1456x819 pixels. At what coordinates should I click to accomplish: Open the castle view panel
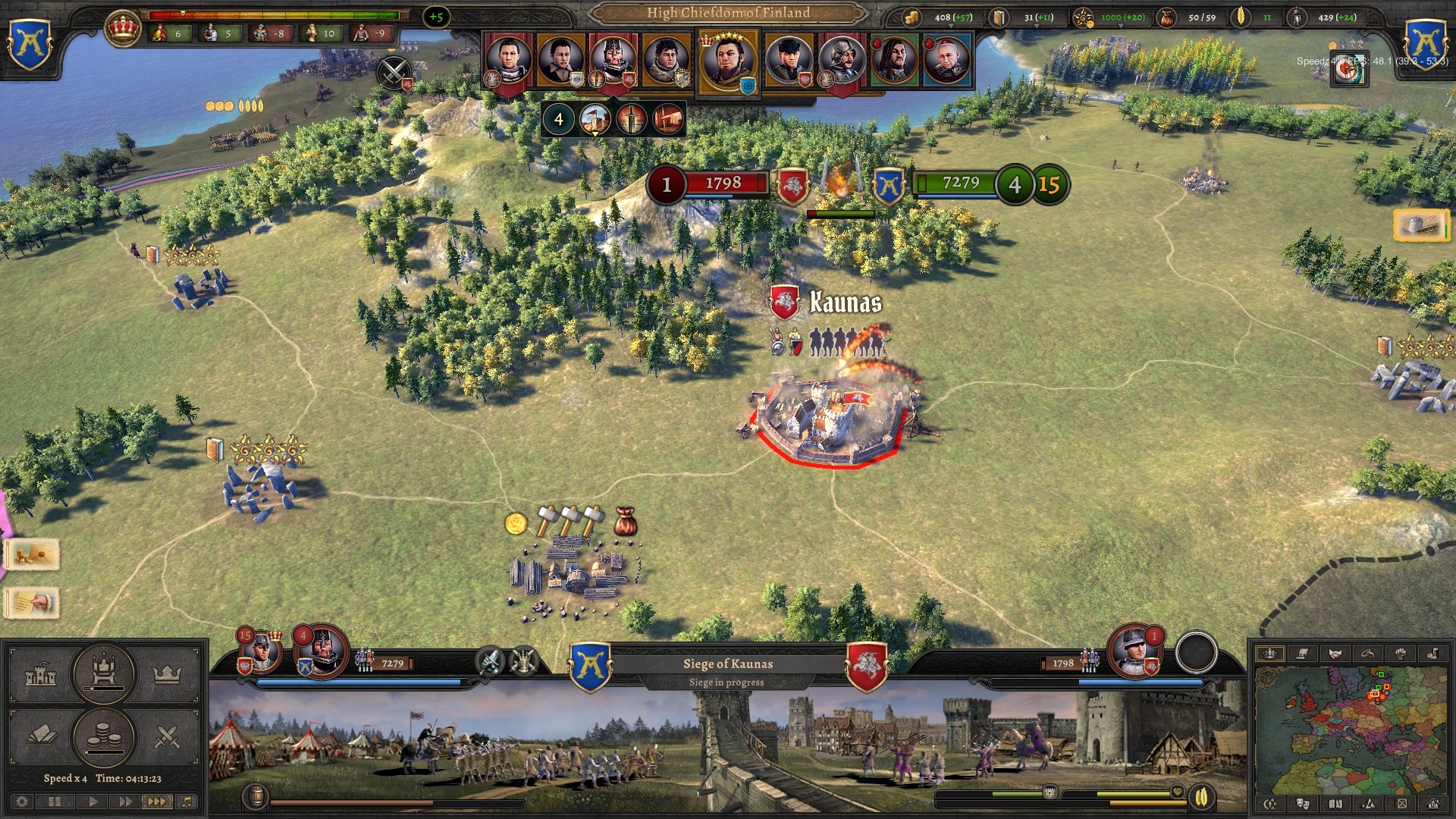[x=41, y=674]
